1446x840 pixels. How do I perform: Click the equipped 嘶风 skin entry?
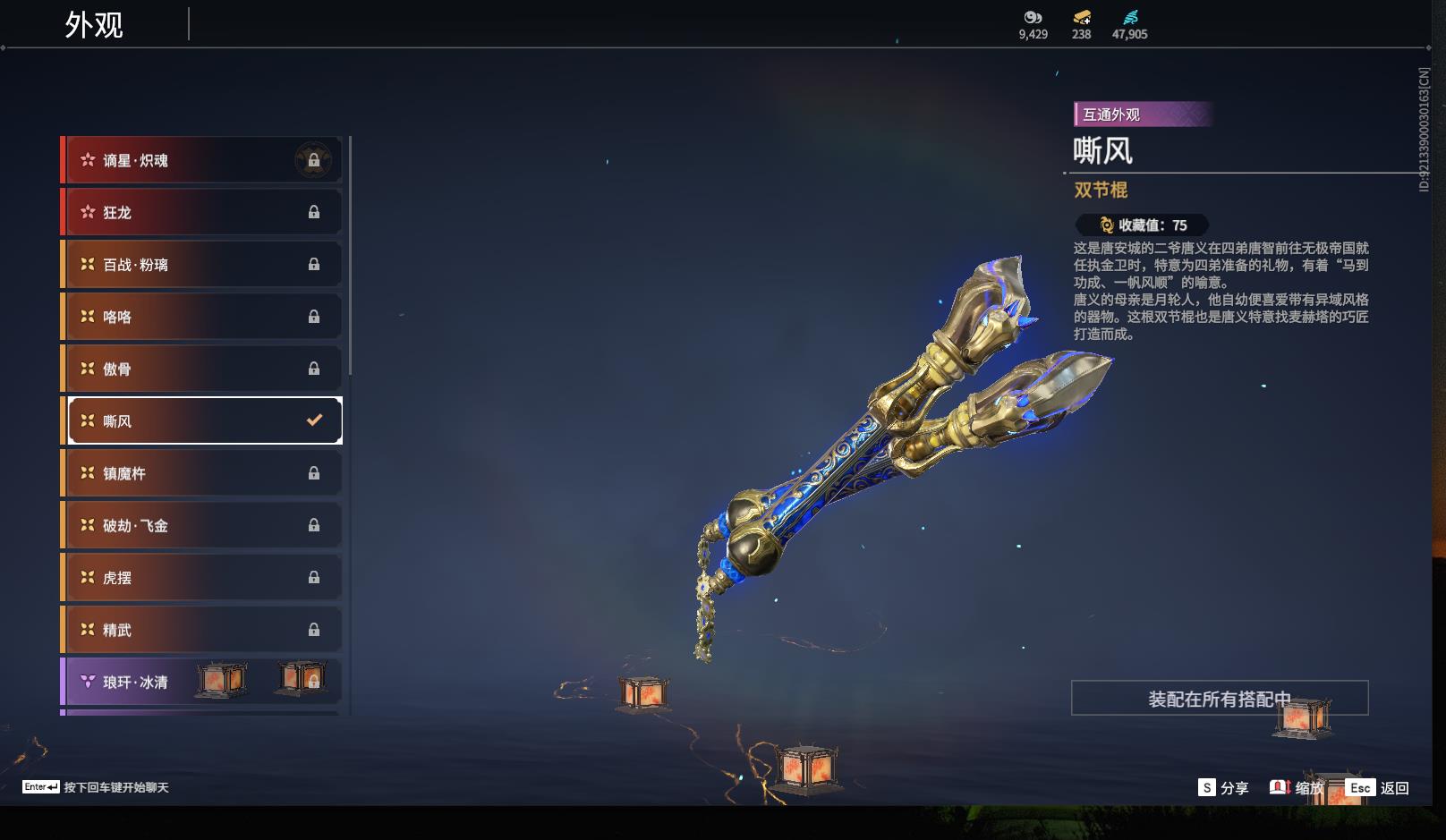coord(205,420)
